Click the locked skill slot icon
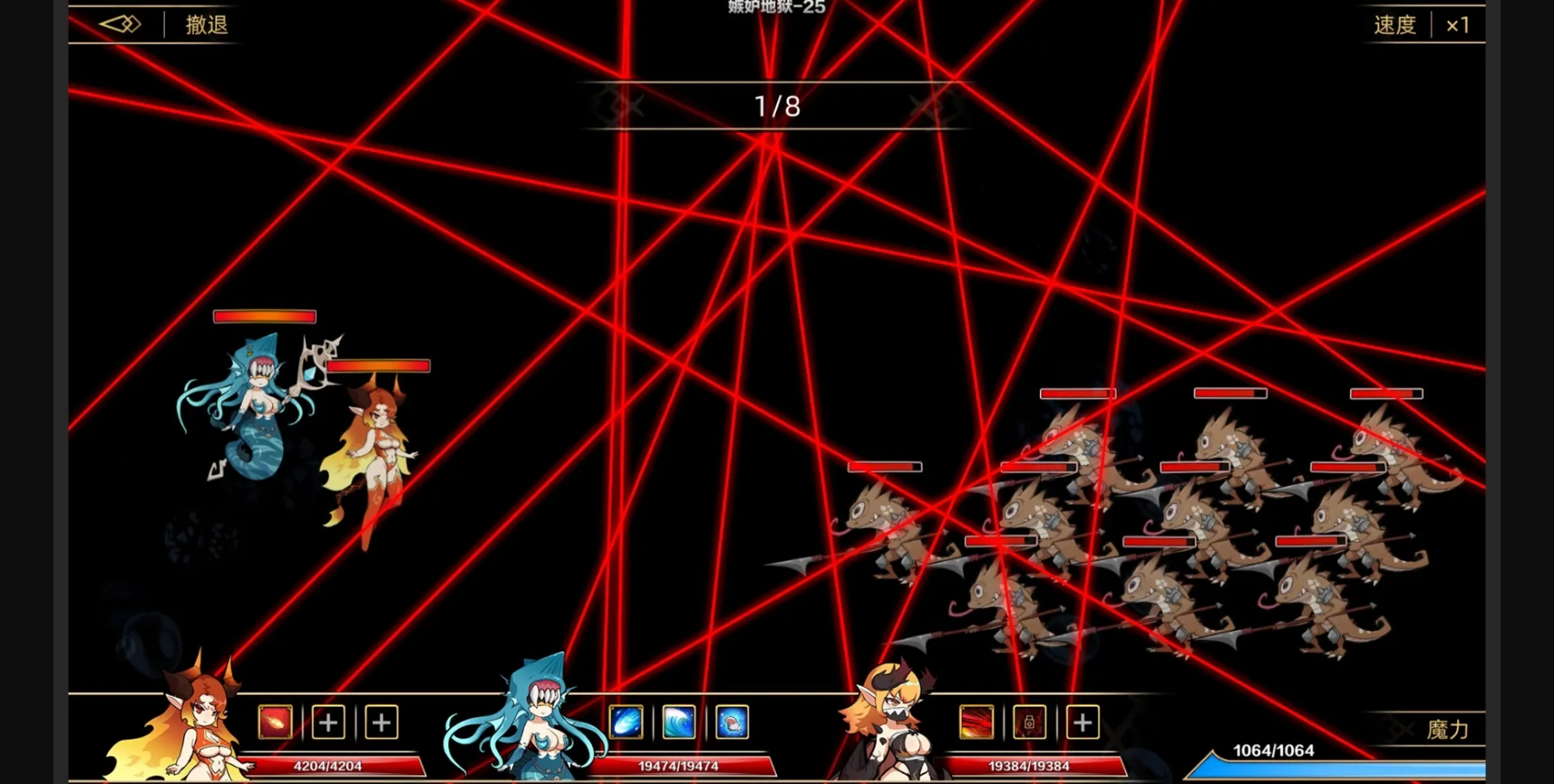1554x784 pixels. coord(1030,723)
